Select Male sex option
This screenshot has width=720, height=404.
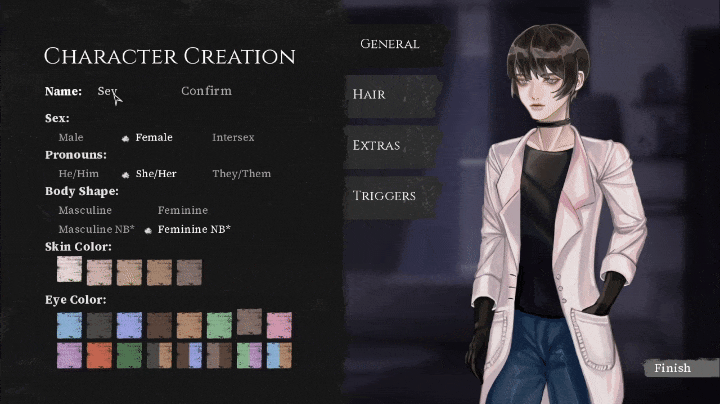point(71,137)
